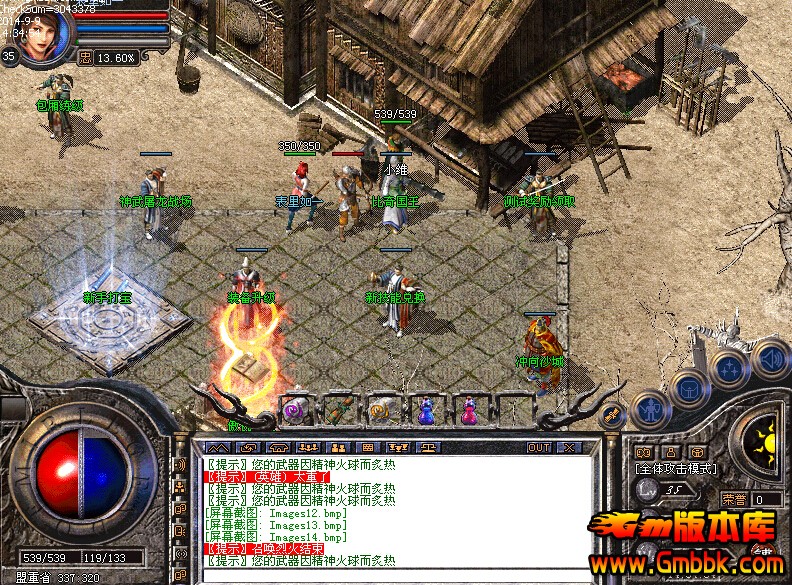Open the character equipment button

[x=652, y=408]
